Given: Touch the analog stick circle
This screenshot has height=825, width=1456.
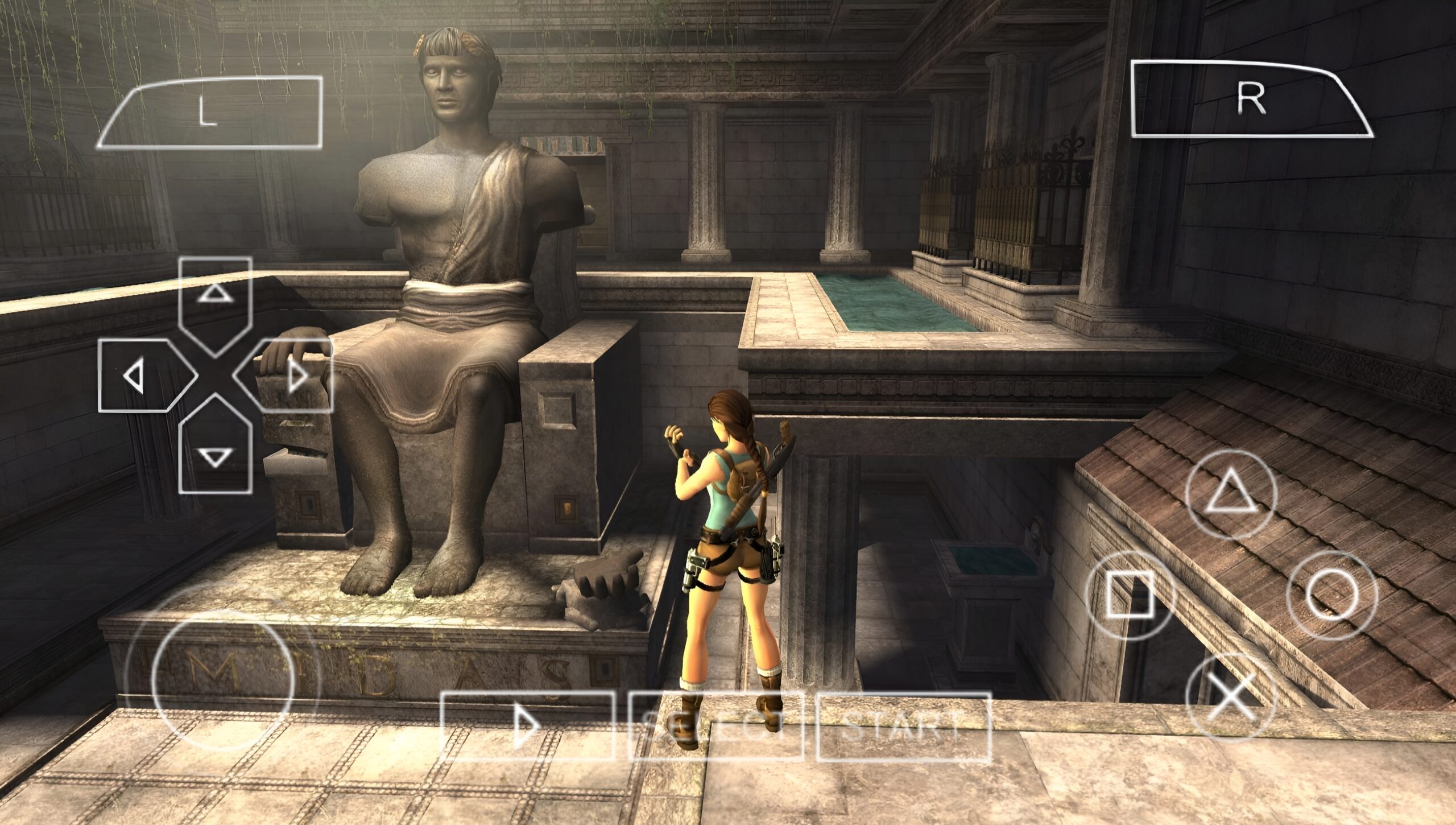Looking at the screenshot, I should 223,680.
